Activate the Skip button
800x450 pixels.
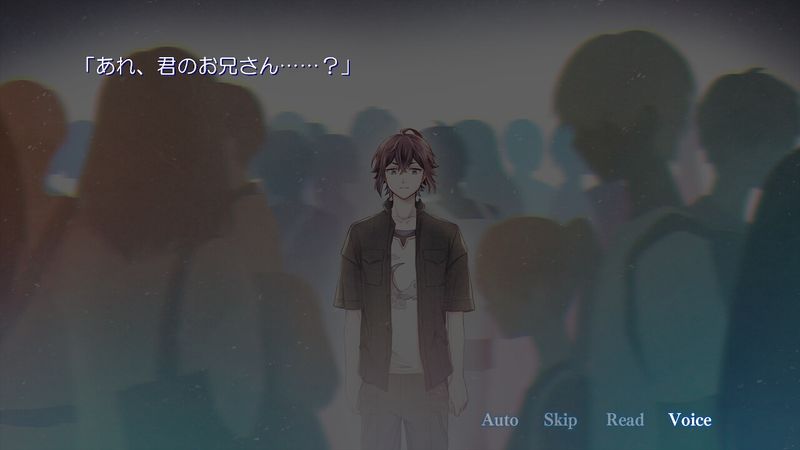pos(560,420)
